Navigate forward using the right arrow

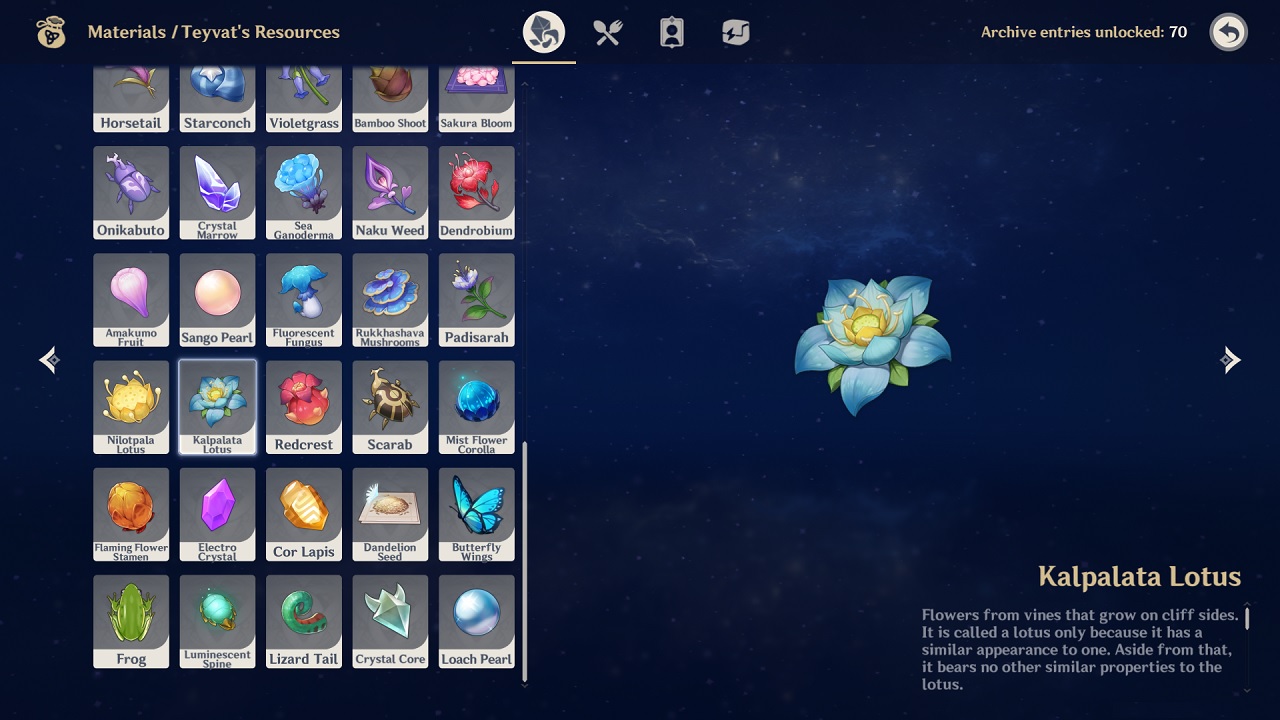coord(1232,359)
